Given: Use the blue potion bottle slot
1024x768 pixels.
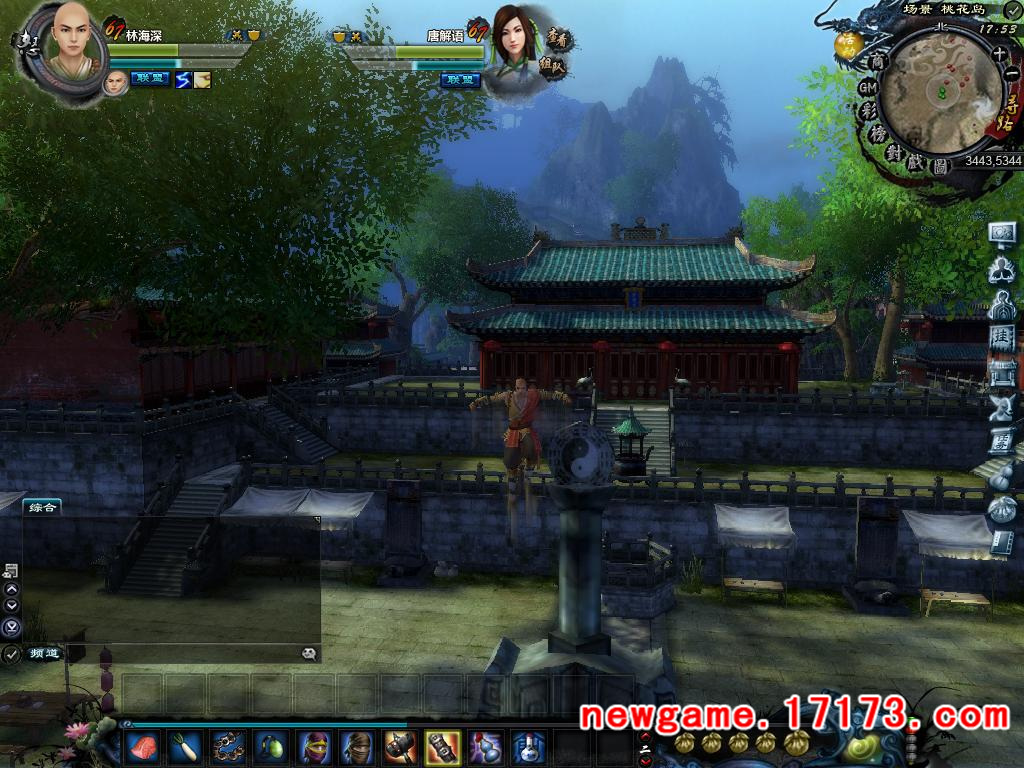Looking at the screenshot, I should point(528,746).
